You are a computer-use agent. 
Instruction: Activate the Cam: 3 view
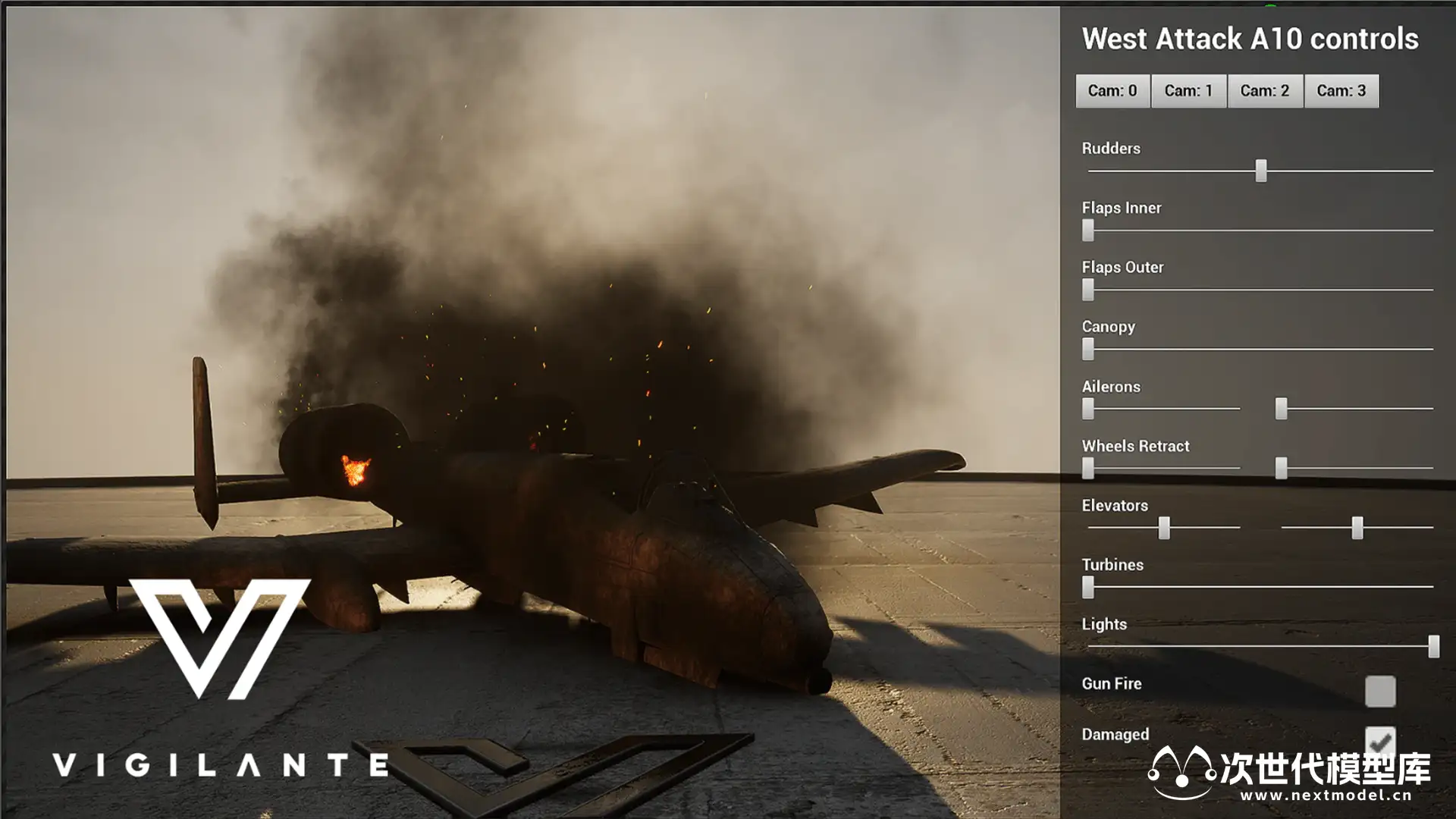click(x=1341, y=91)
